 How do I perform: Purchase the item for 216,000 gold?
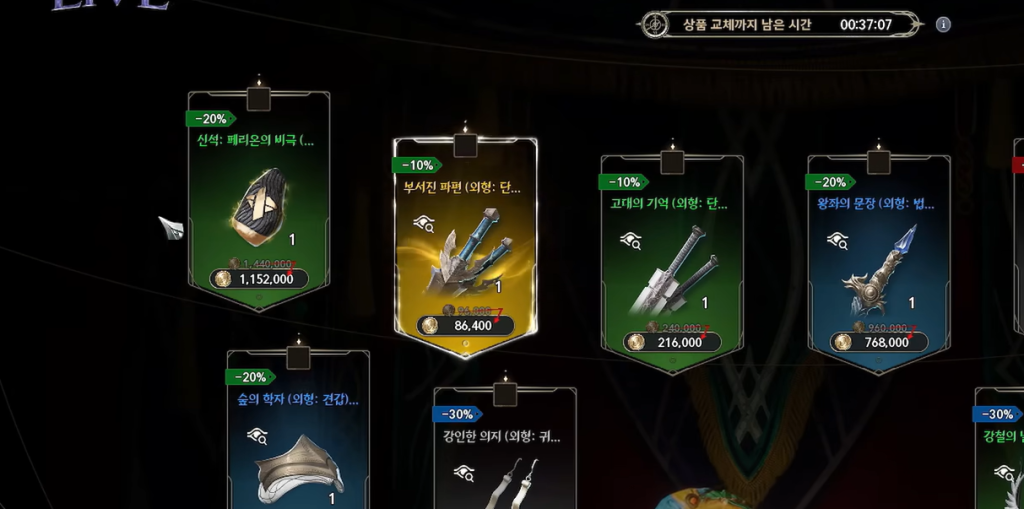[x=672, y=342]
